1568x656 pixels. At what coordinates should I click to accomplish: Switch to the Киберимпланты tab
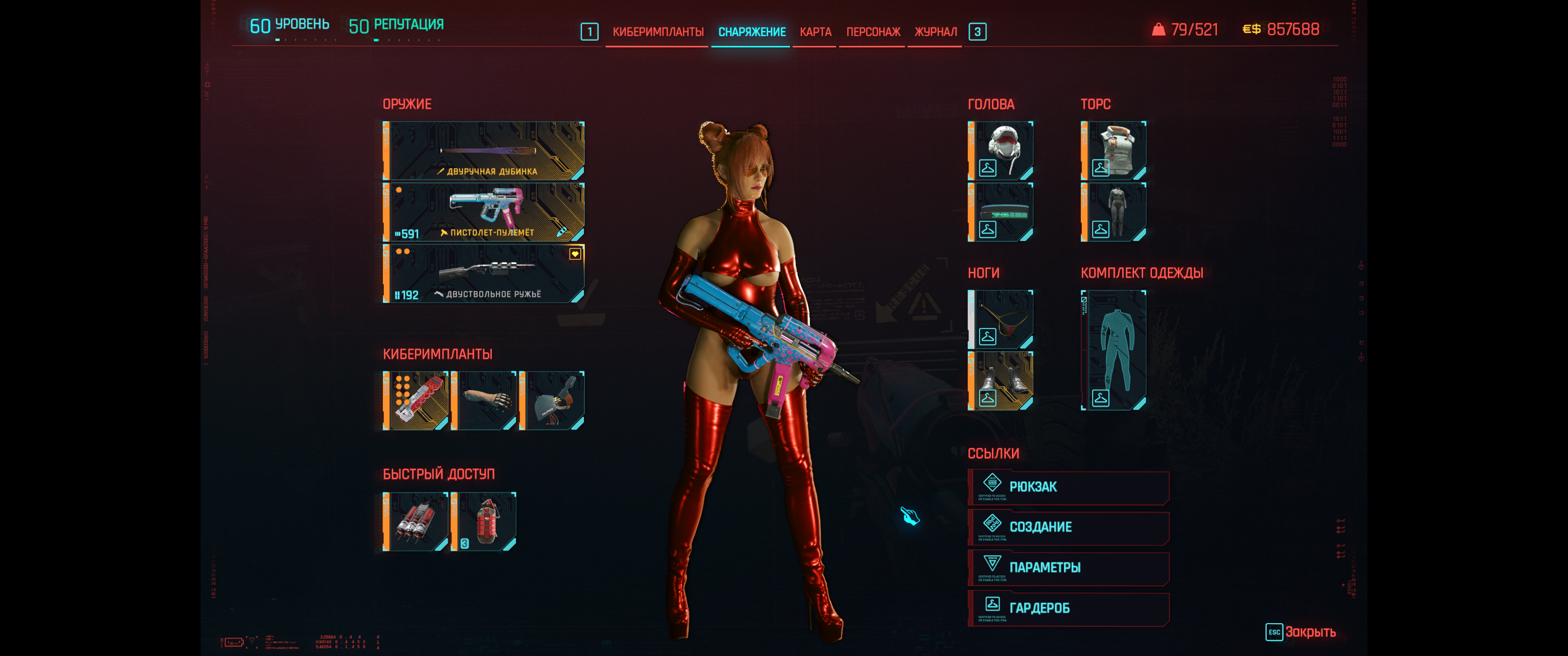(657, 31)
